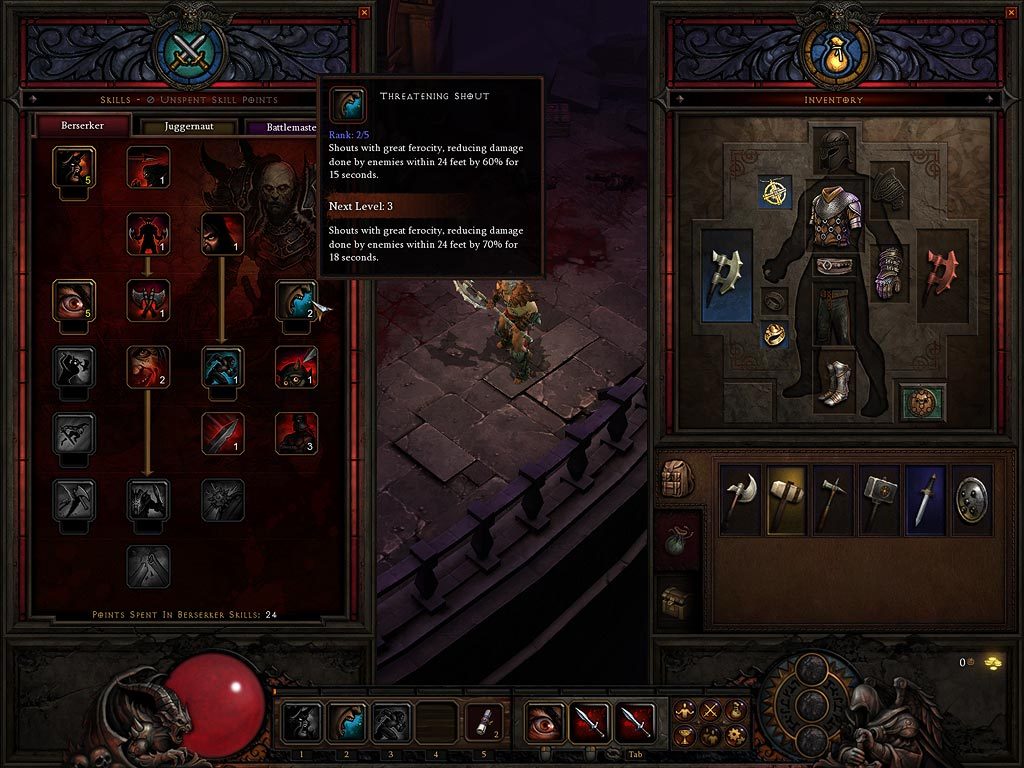
Task: Activate the red eye skill on the action bar
Action: coord(544,722)
